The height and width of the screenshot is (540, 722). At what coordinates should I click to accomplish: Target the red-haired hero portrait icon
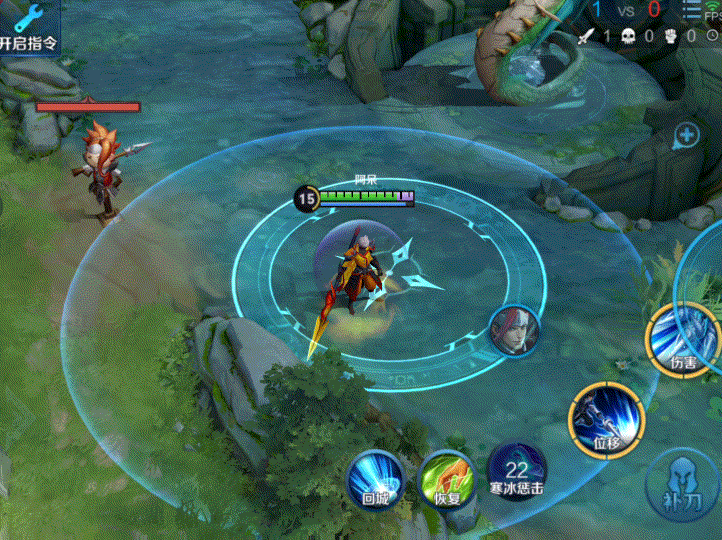click(514, 331)
